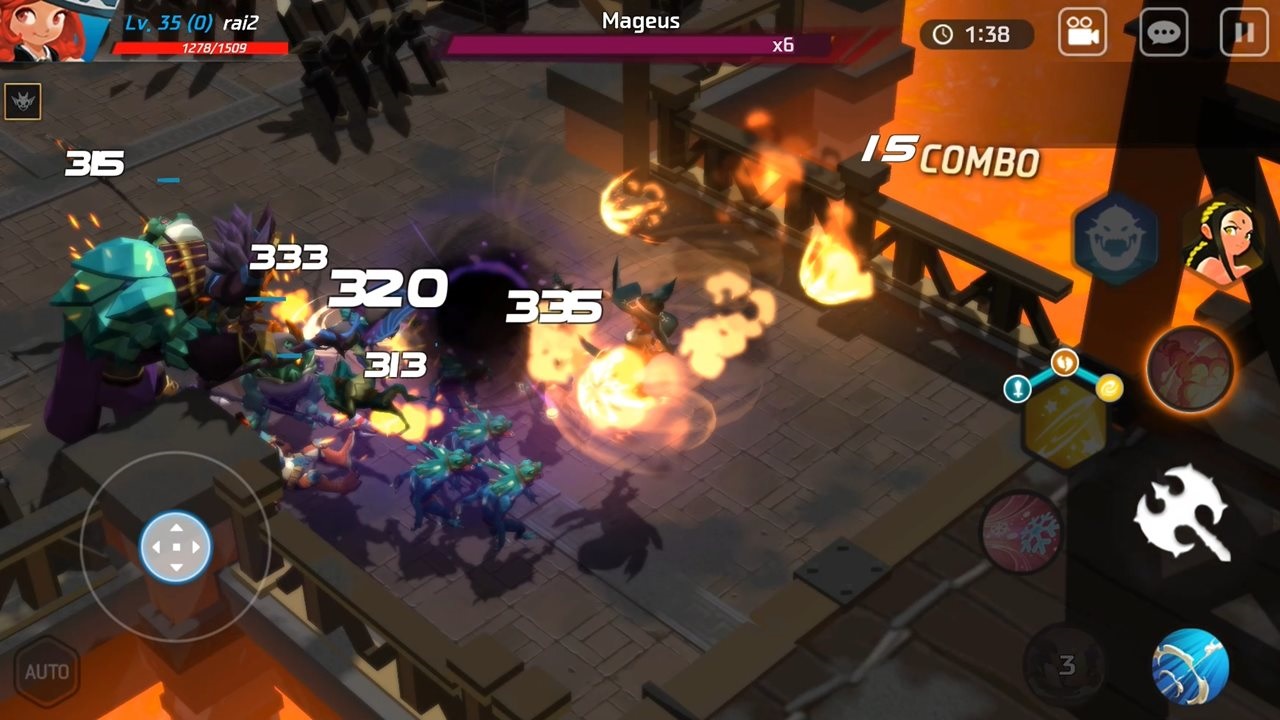
Task: Tap the video camera button
Action: pyautogui.click(x=1083, y=33)
